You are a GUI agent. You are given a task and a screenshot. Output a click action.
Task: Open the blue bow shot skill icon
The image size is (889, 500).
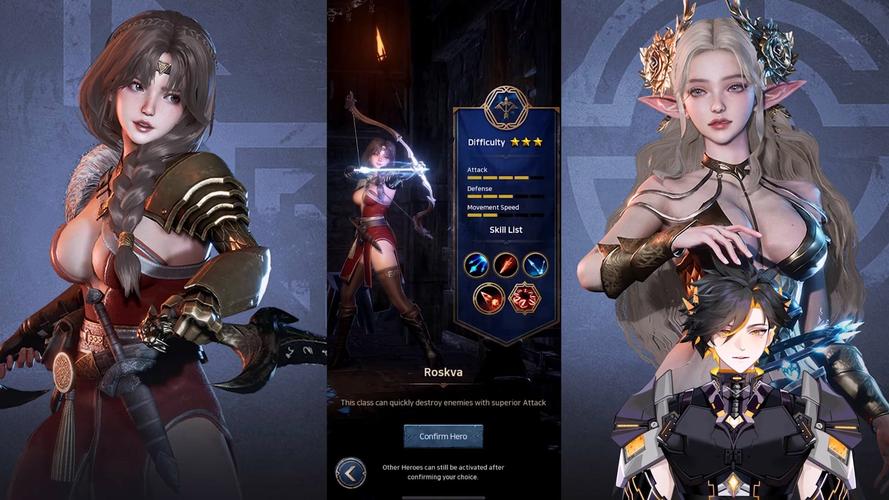535,265
